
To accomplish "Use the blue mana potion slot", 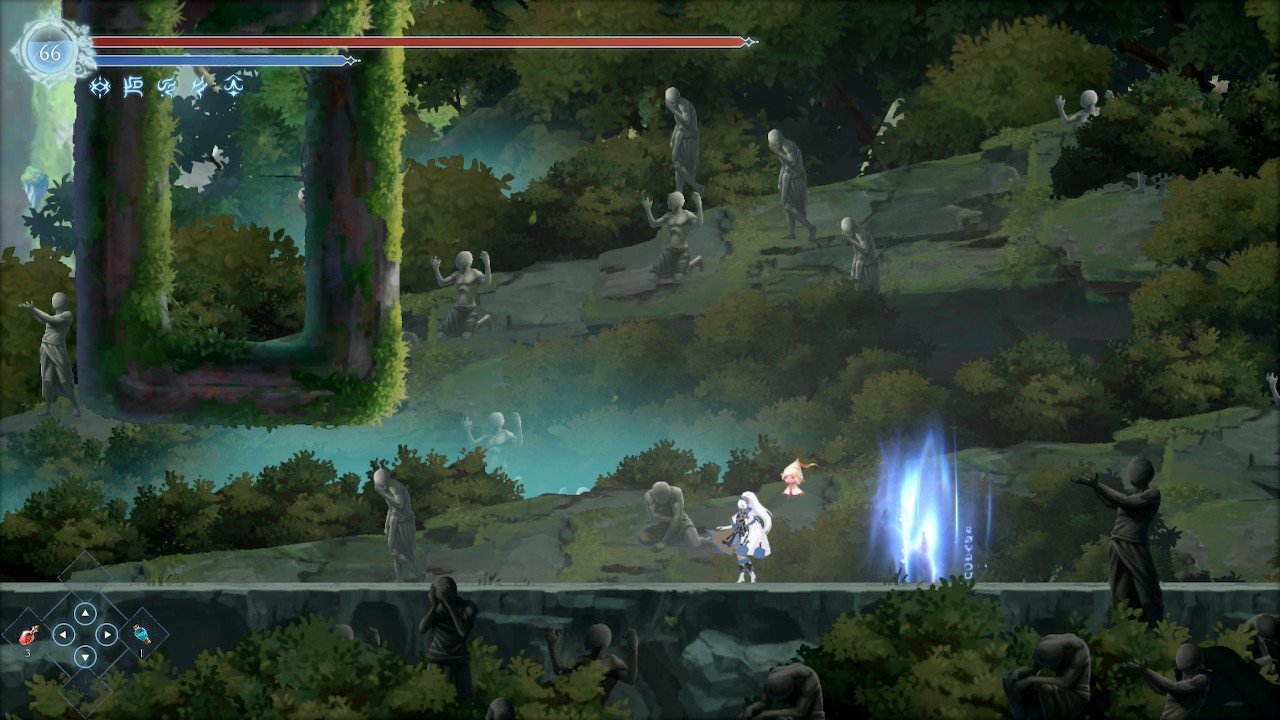I will pyautogui.click(x=140, y=634).
